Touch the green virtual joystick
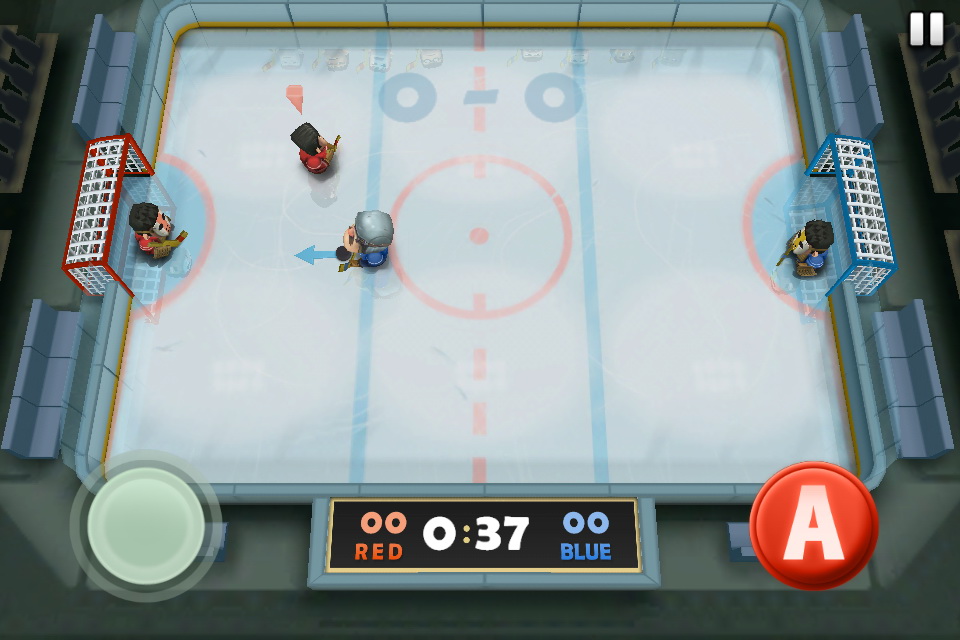This screenshot has width=960, height=640. [146, 525]
